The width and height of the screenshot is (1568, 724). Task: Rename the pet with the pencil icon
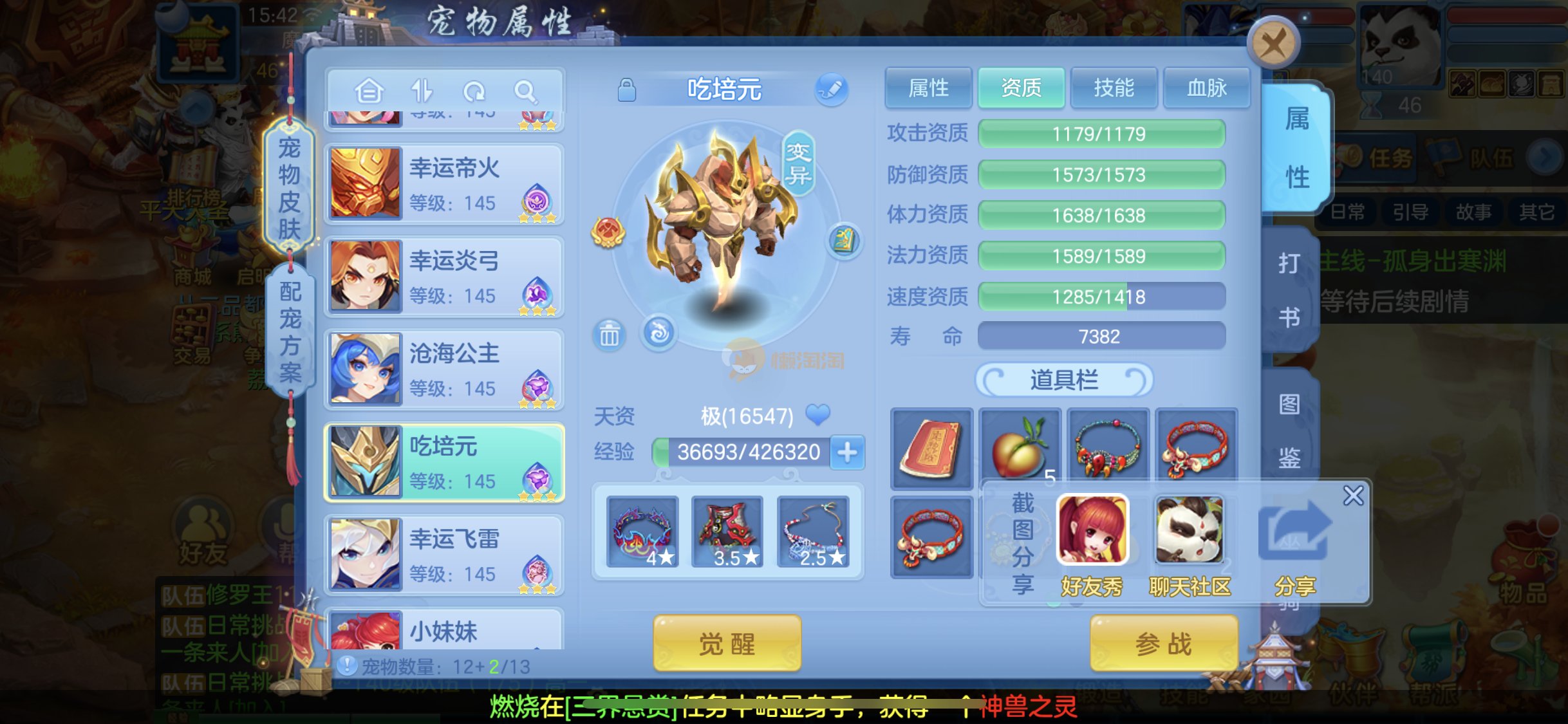coord(831,89)
